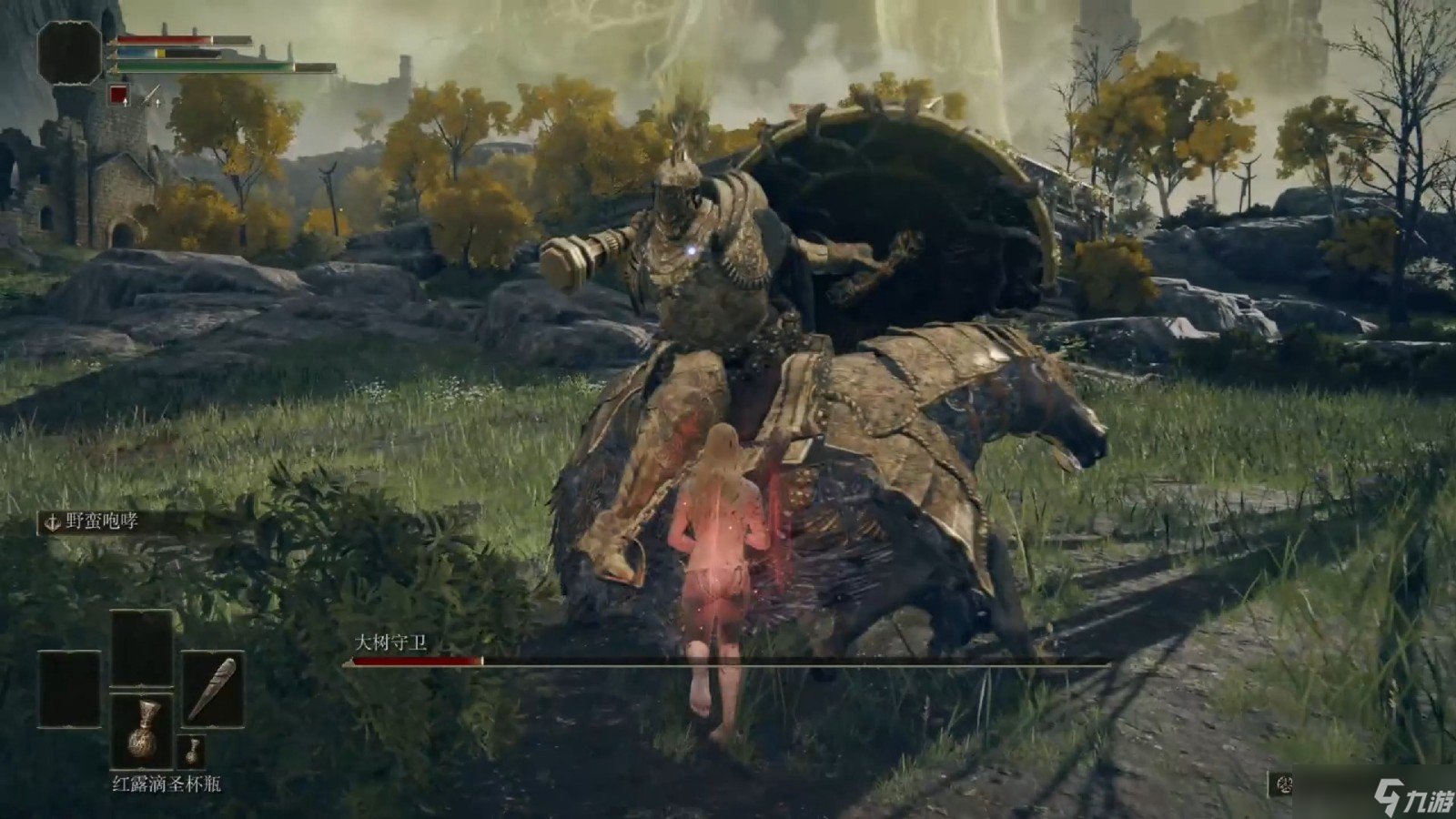
Task: Click the empty top spell slot
Action: pyautogui.click(x=142, y=648)
